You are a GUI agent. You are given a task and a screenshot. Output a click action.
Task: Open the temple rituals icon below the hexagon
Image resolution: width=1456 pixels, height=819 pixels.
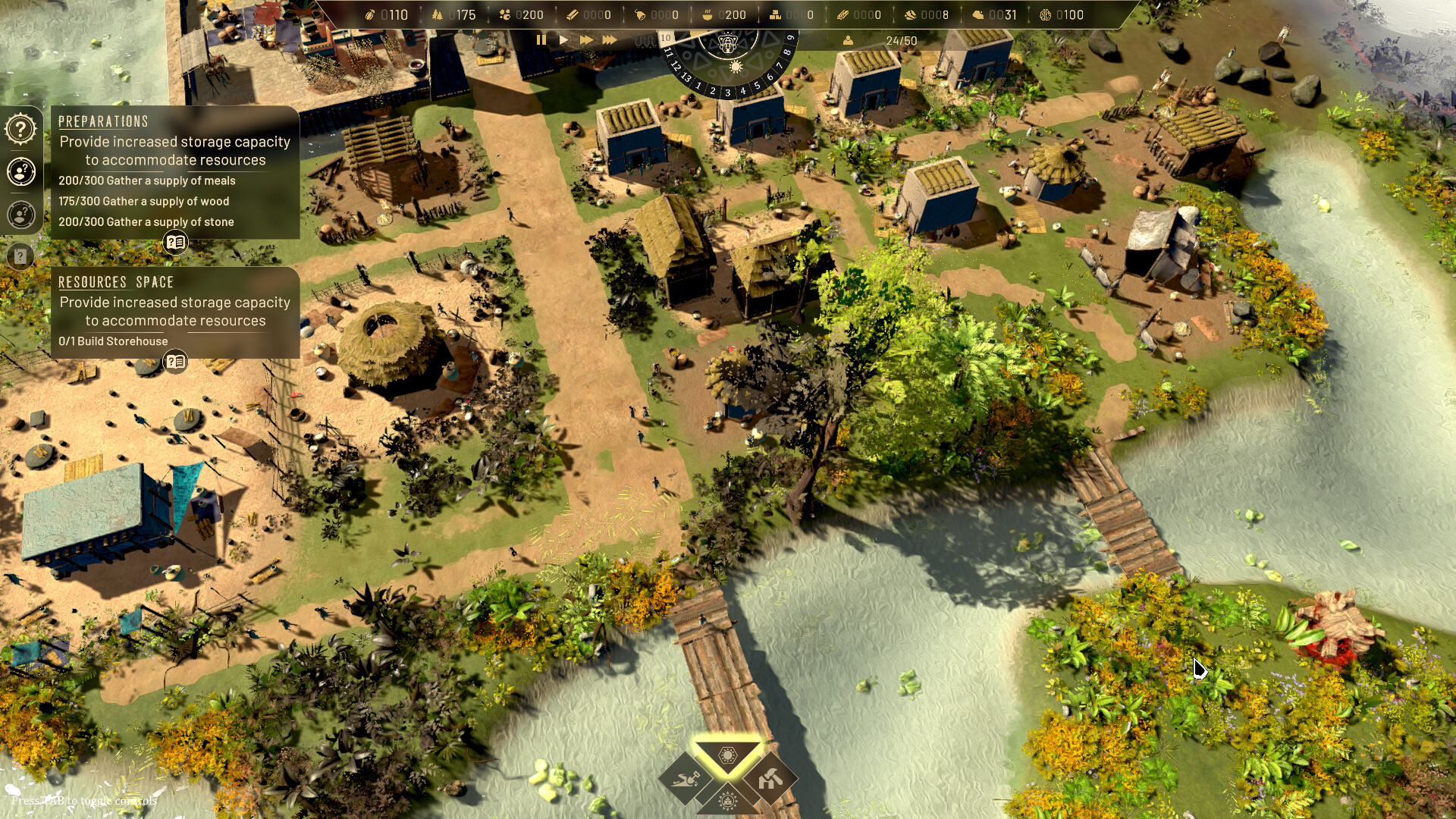727,802
